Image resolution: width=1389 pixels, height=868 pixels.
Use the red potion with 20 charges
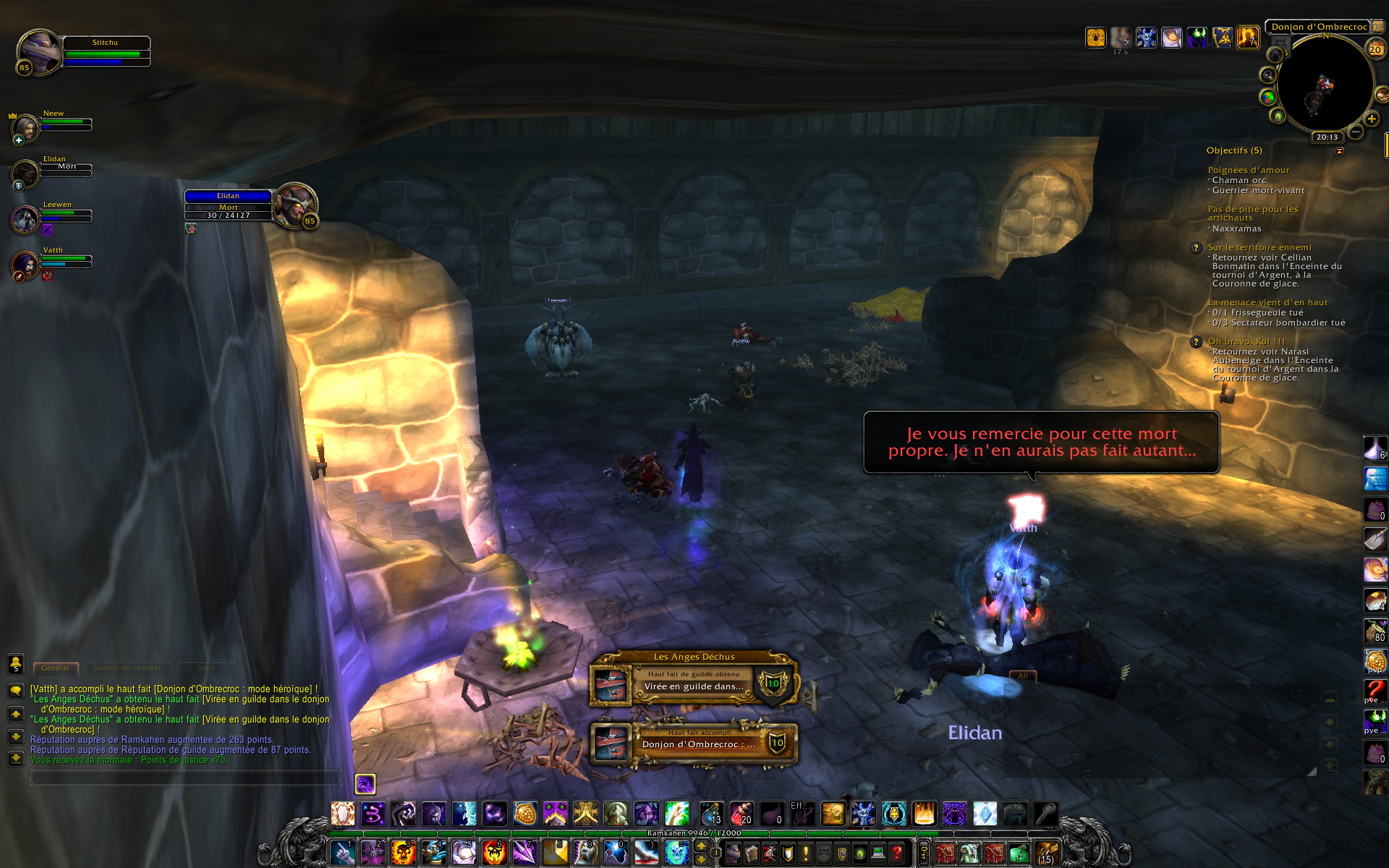[741, 814]
